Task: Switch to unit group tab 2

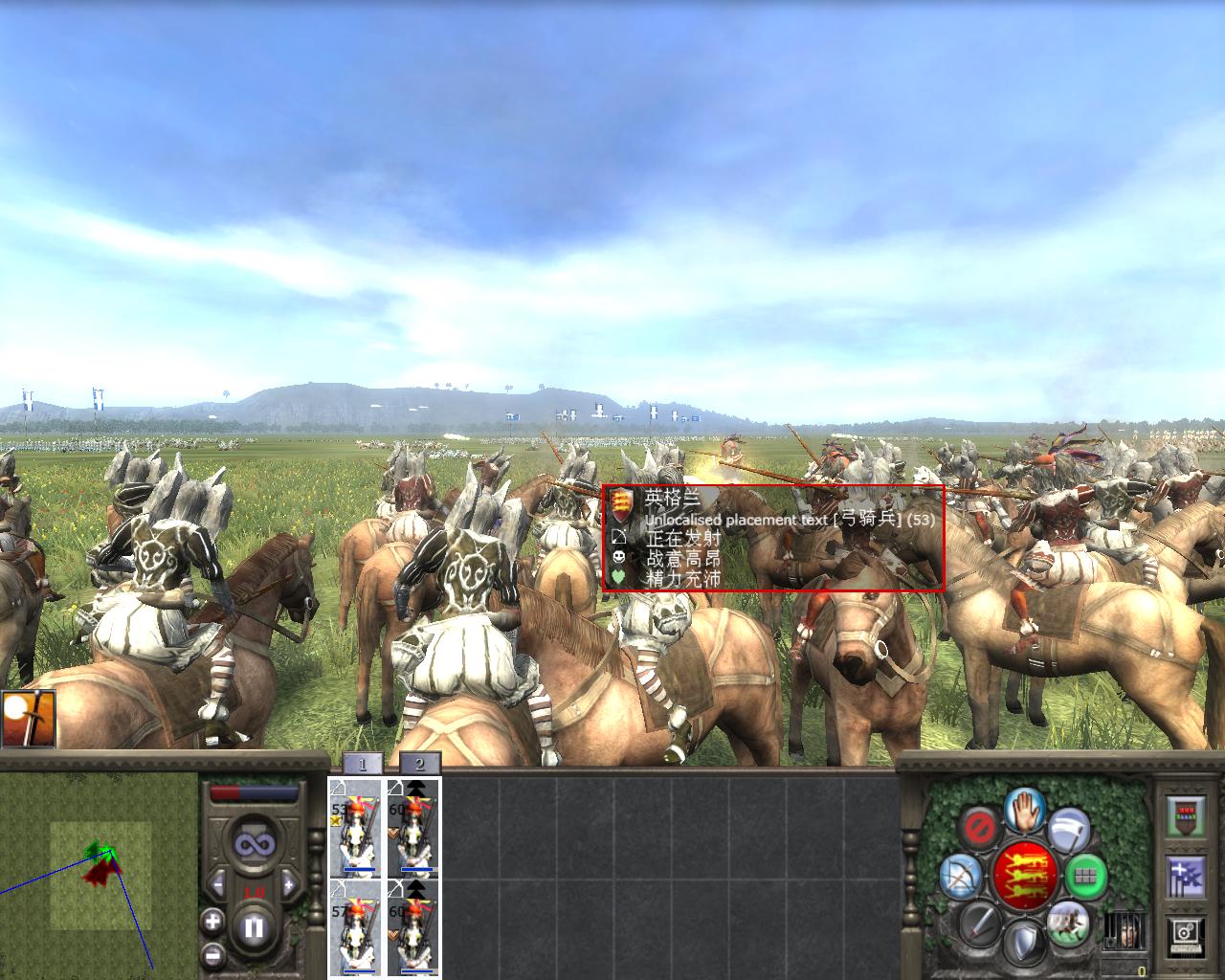Action: pos(419,763)
